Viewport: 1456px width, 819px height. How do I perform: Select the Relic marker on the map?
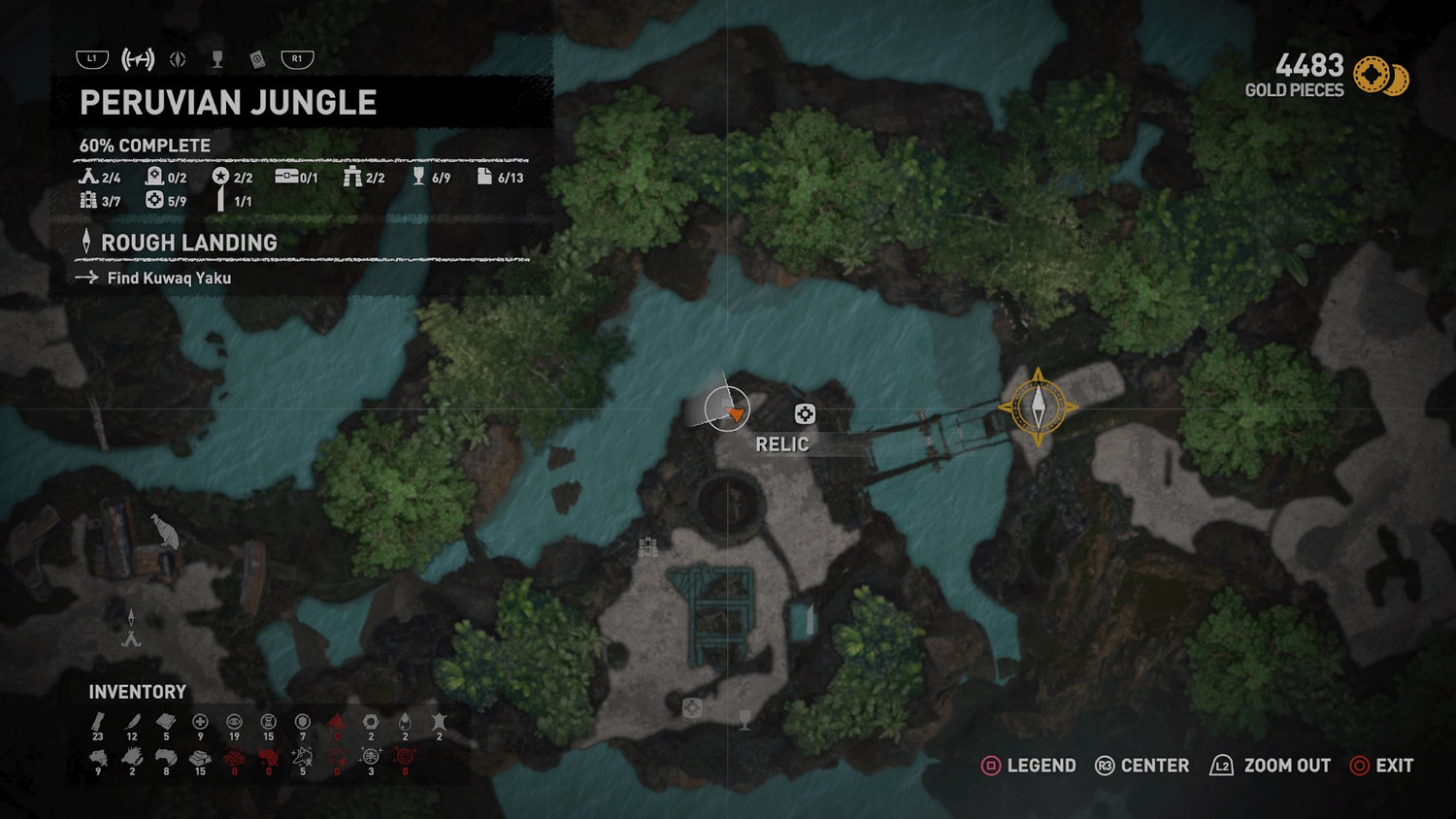point(805,414)
